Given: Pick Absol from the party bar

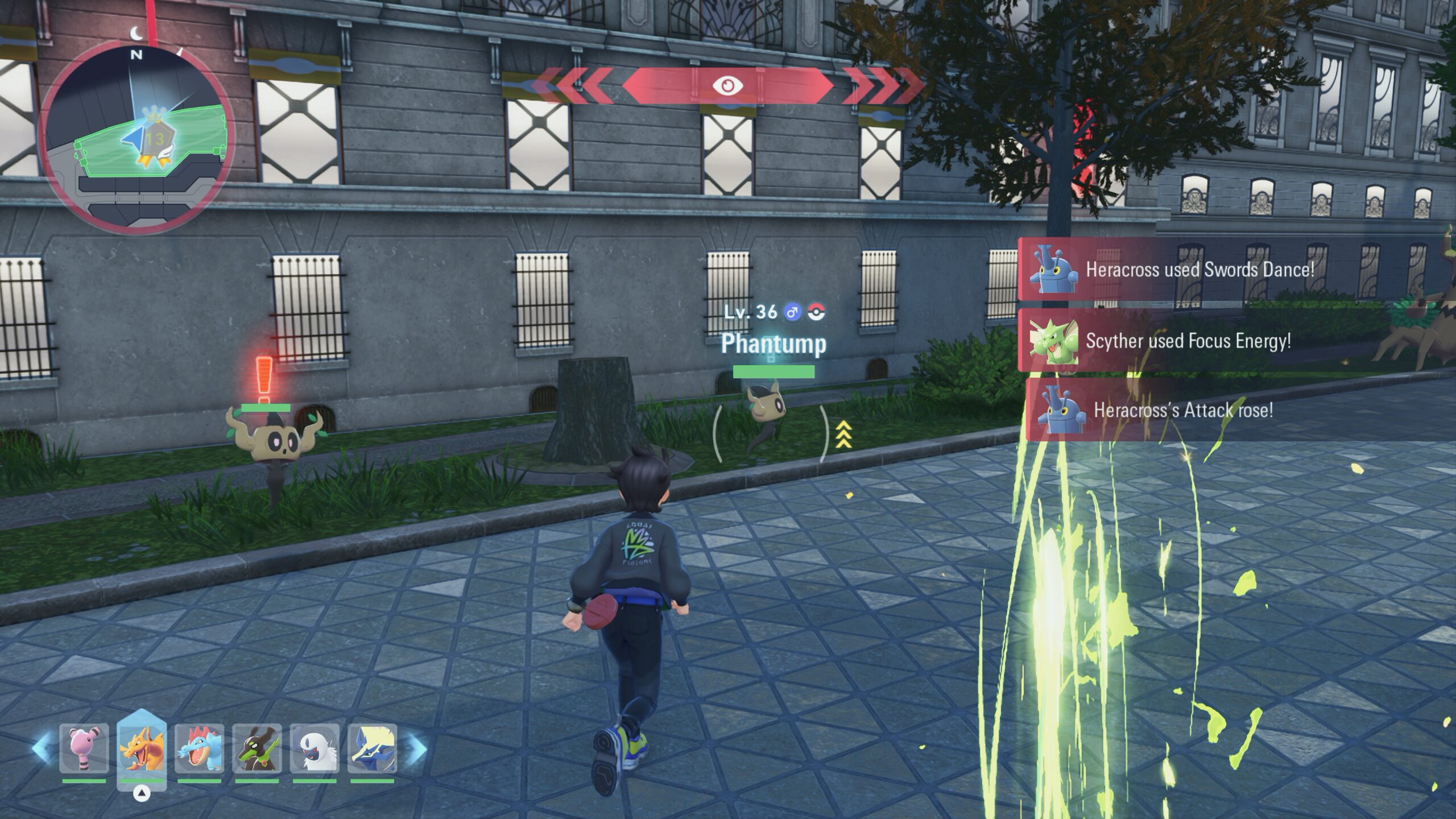Looking at the screenshot, I should click(315, 748).
